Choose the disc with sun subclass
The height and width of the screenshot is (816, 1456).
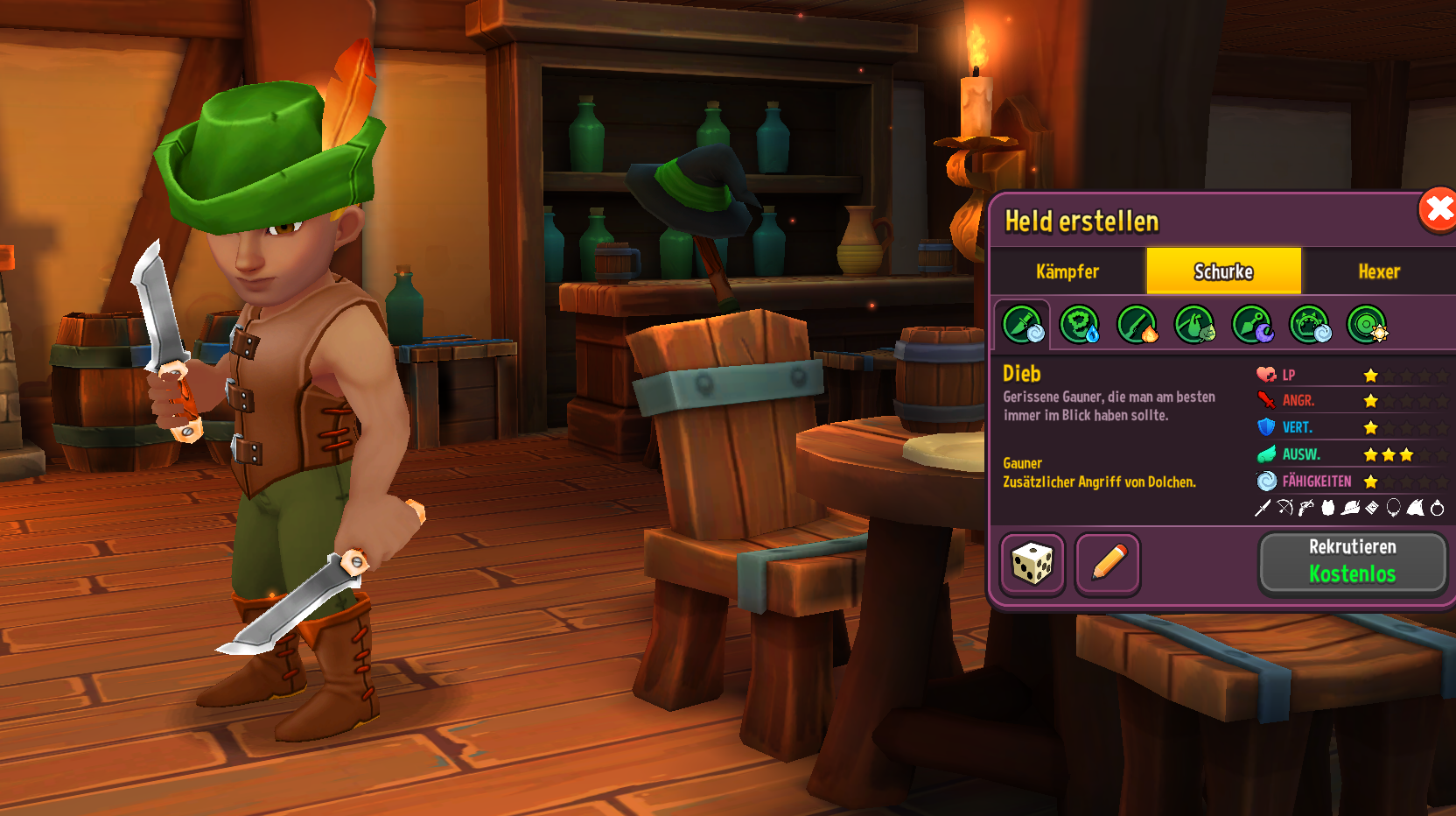tap(1367, 325)
